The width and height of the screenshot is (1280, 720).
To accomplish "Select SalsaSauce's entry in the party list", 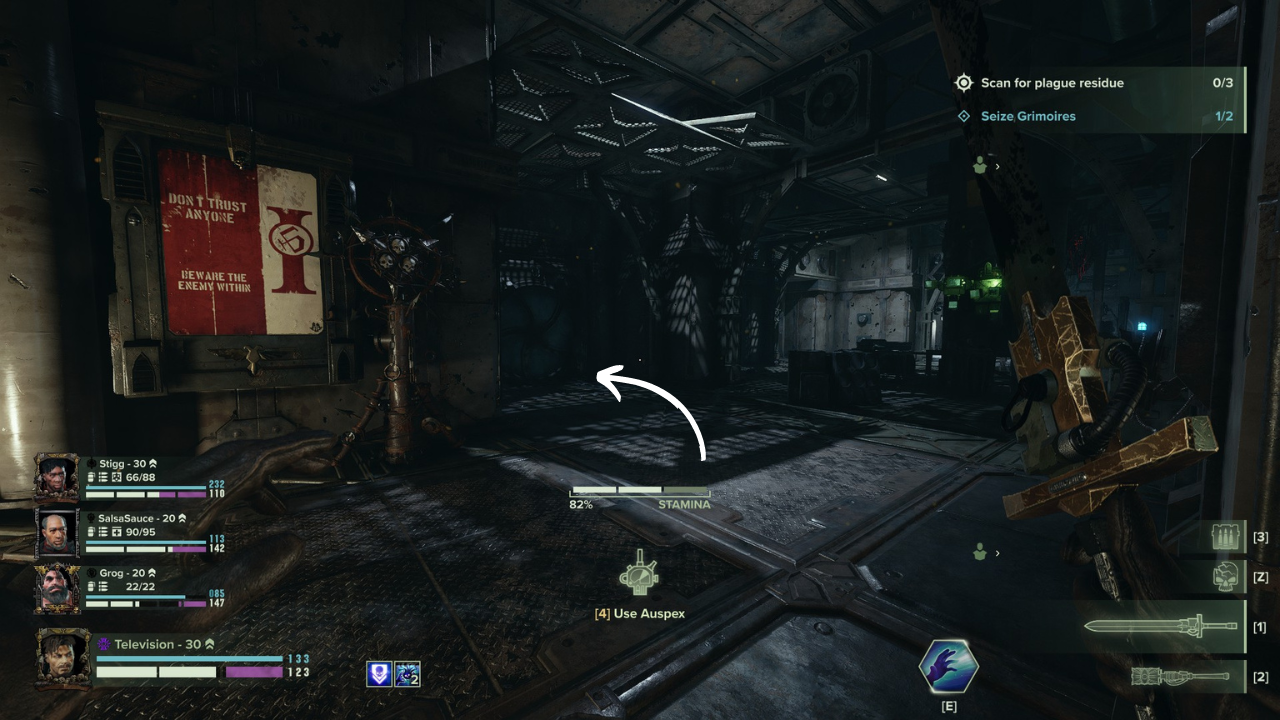I will (x=55, y=533).
